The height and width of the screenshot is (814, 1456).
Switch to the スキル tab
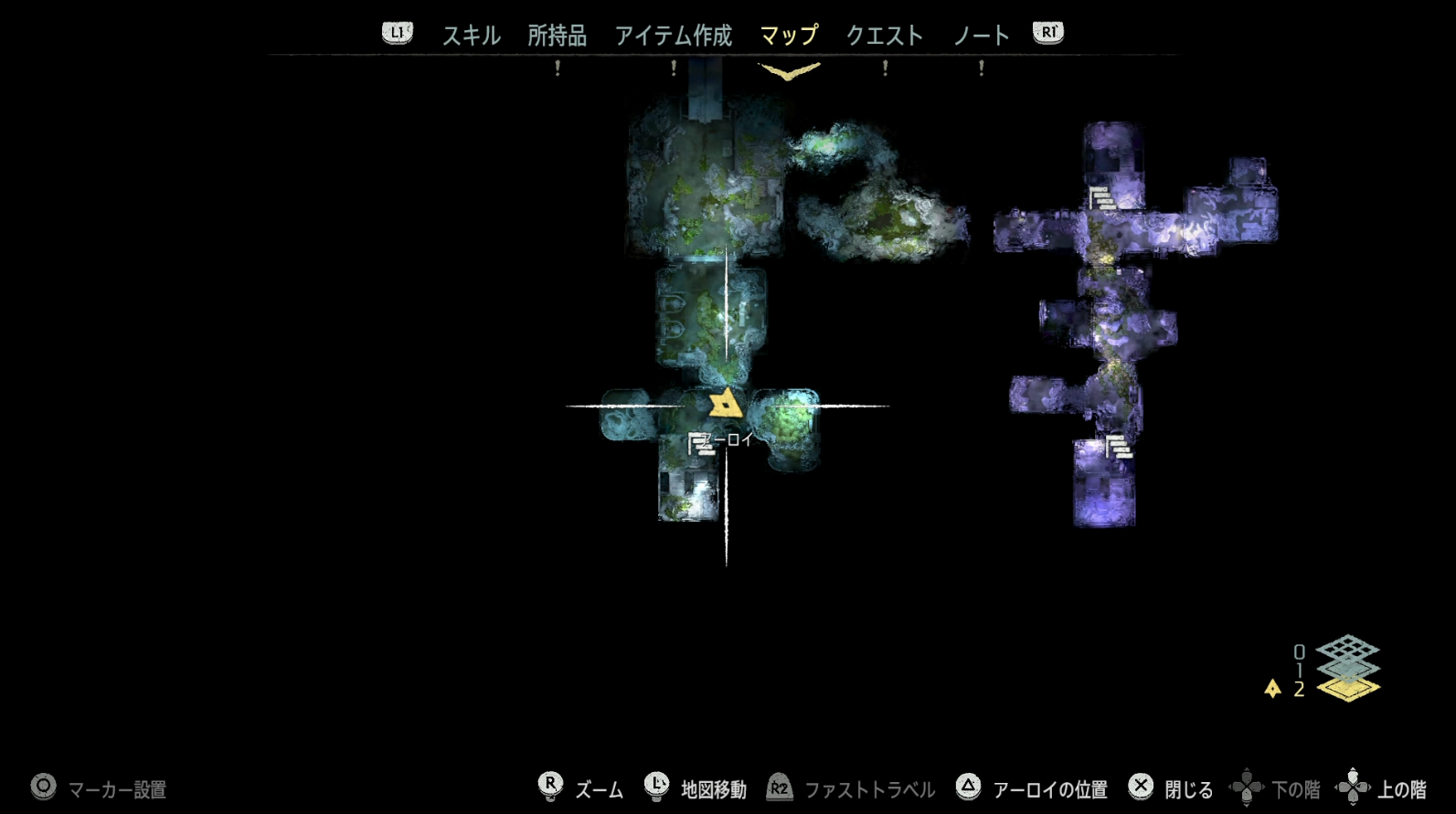(x=471, y=34)
